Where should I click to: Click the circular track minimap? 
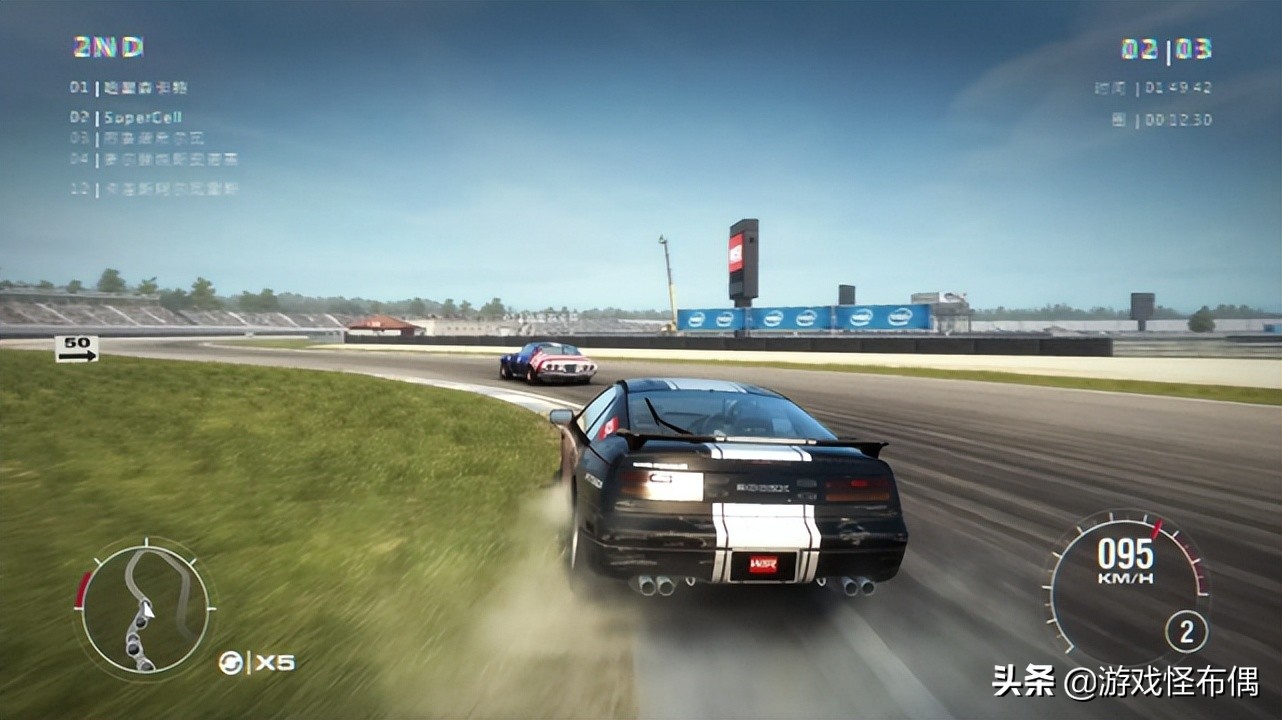point(145,608)
